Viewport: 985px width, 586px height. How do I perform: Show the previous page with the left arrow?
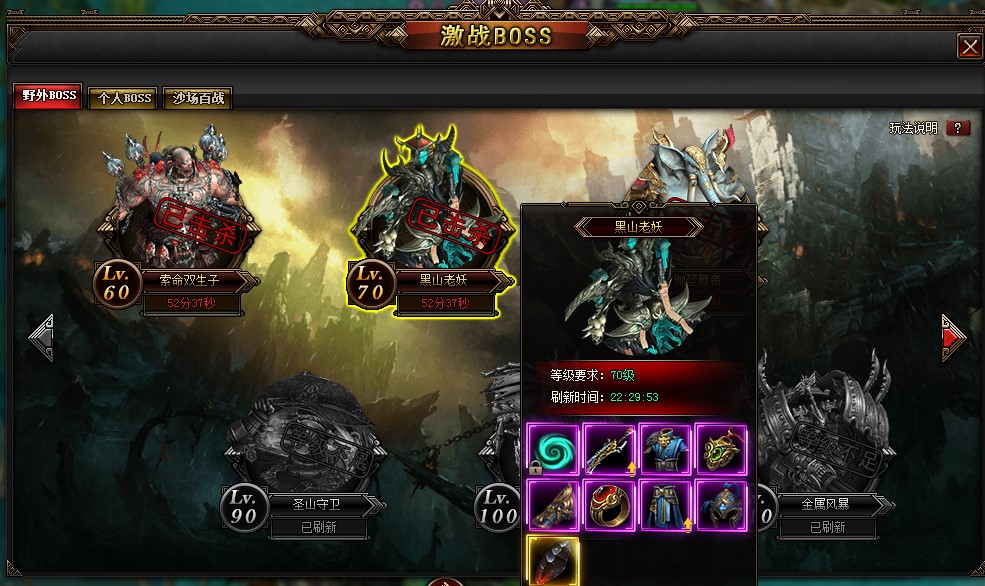click(x=41, y=338)
